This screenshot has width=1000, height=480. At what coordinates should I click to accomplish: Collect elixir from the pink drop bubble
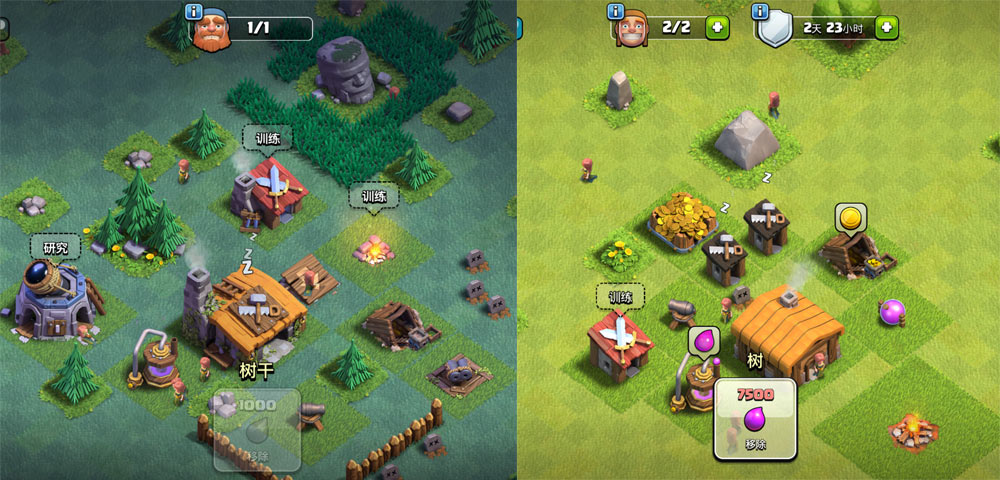pos(704,341)
